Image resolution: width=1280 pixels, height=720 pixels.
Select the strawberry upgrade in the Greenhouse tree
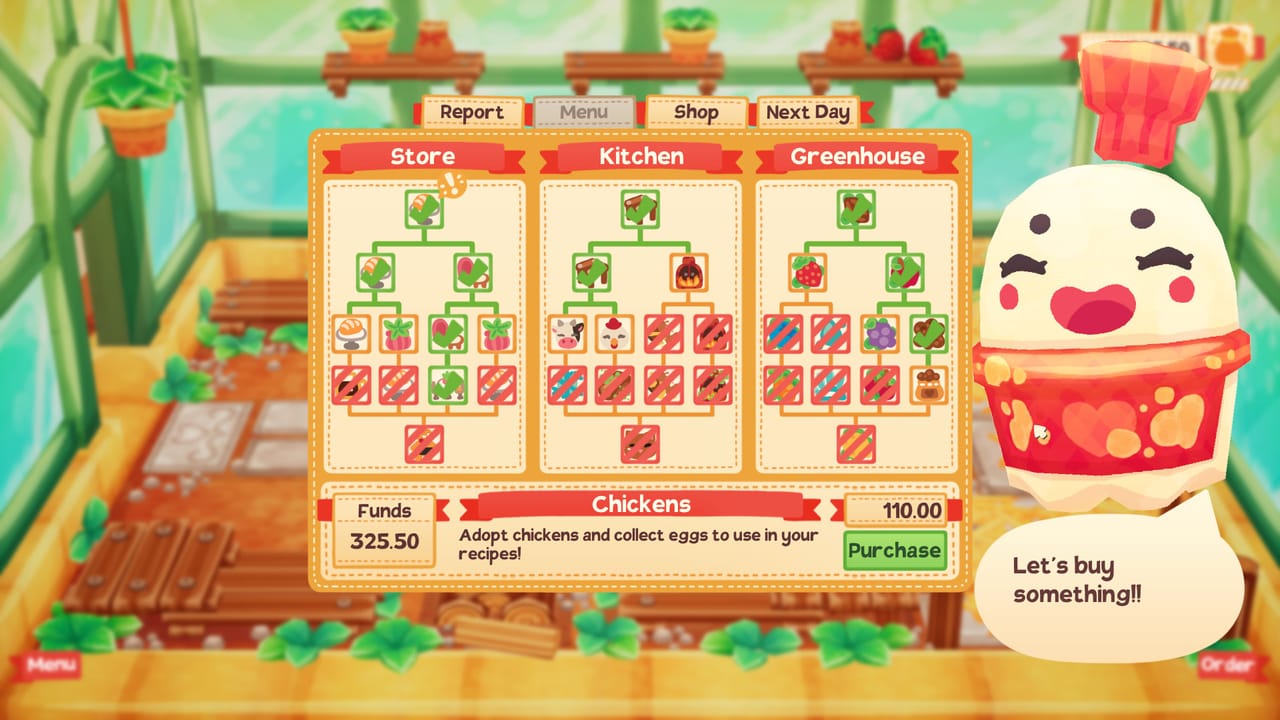[x=806, y=273]
